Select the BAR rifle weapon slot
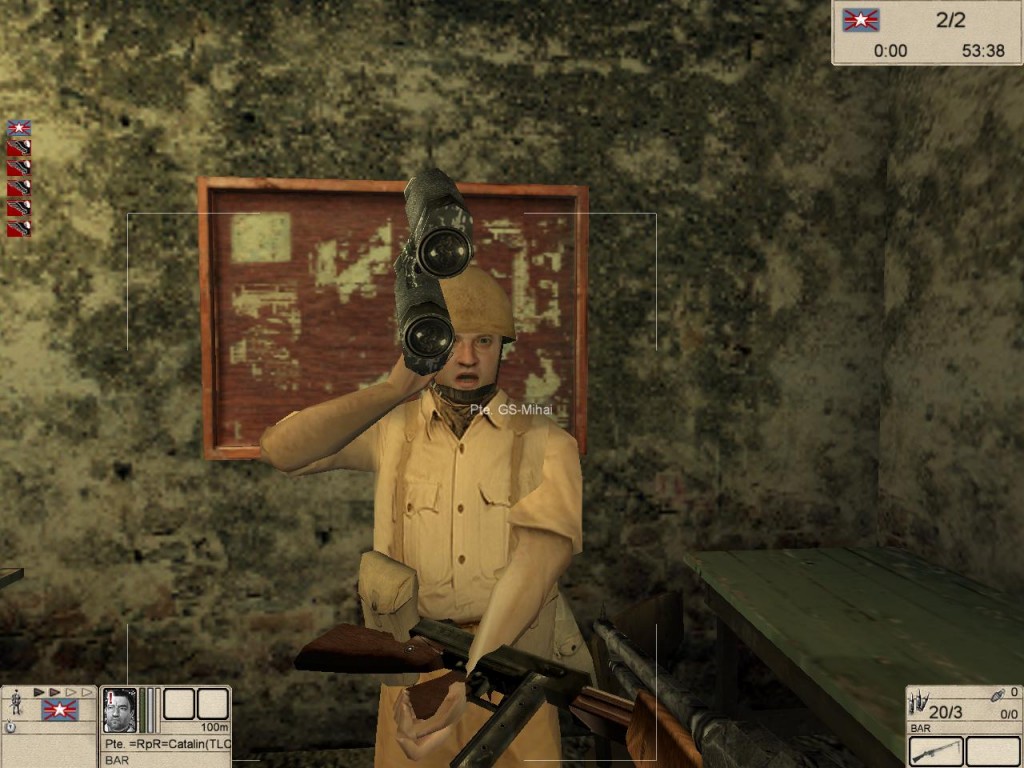This screenshot has width=1024, height=768. [936, 751]
